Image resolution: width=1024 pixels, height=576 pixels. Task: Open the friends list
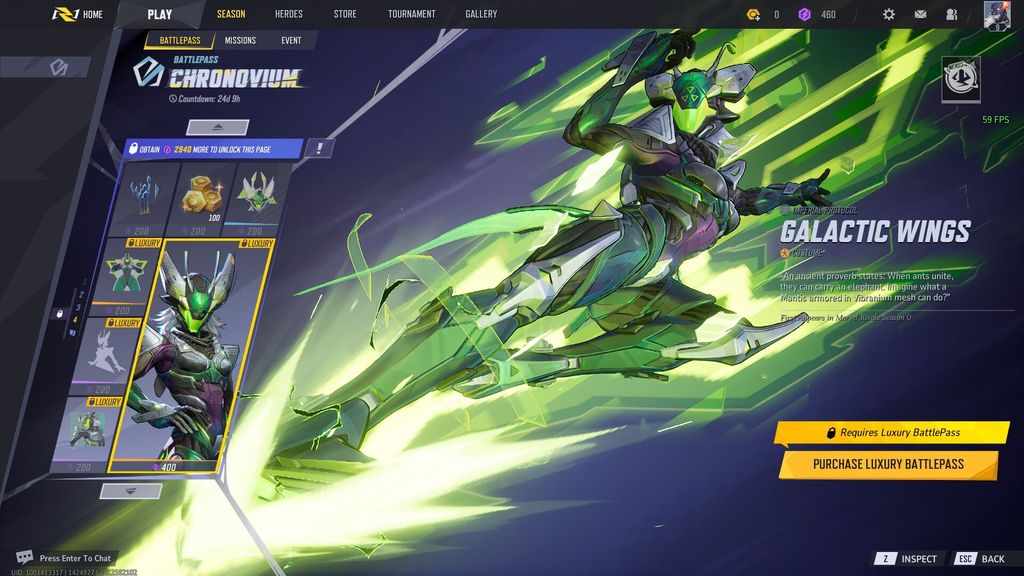point(951,14)
